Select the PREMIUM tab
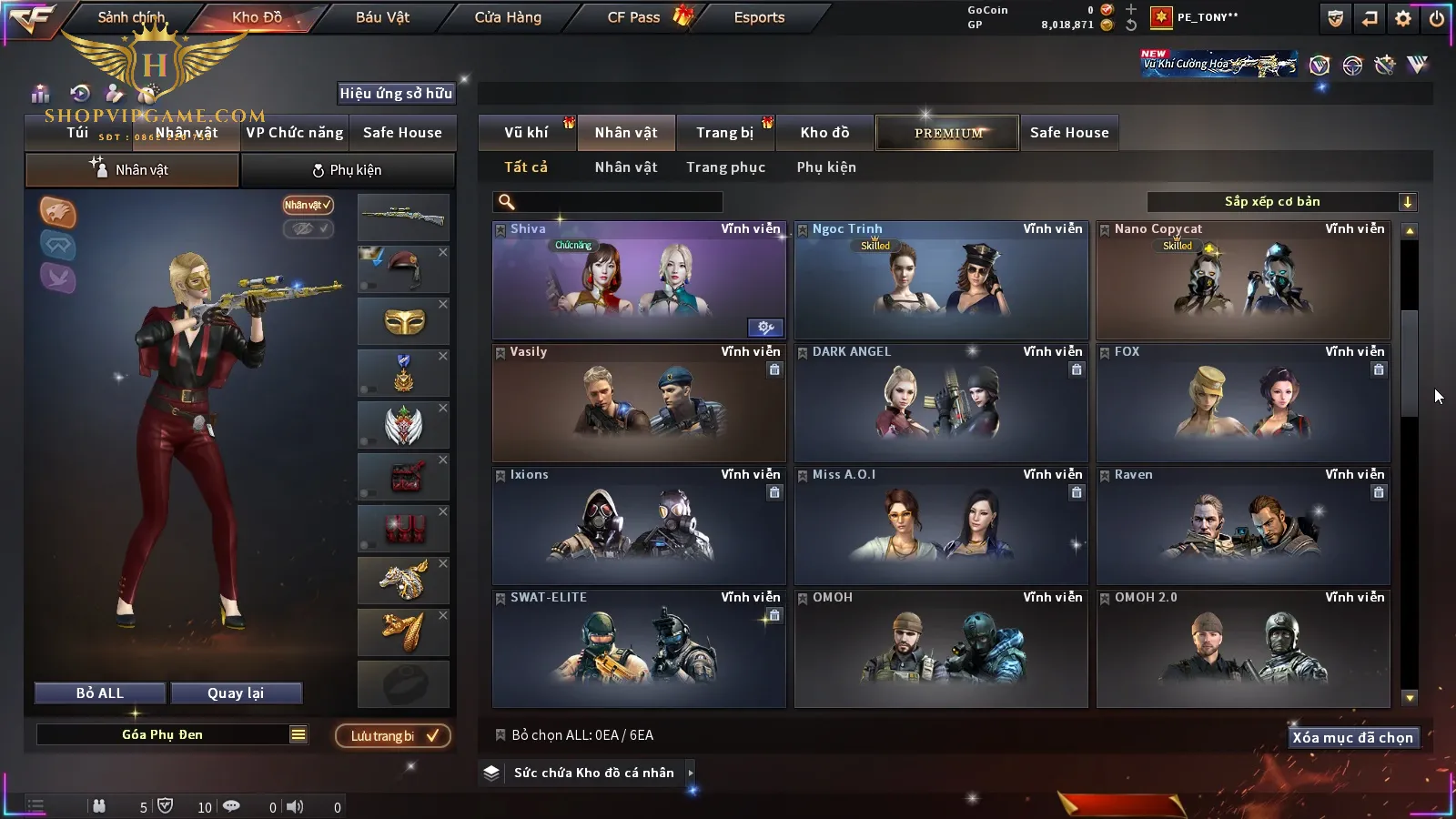 click(x=948, y=133)
